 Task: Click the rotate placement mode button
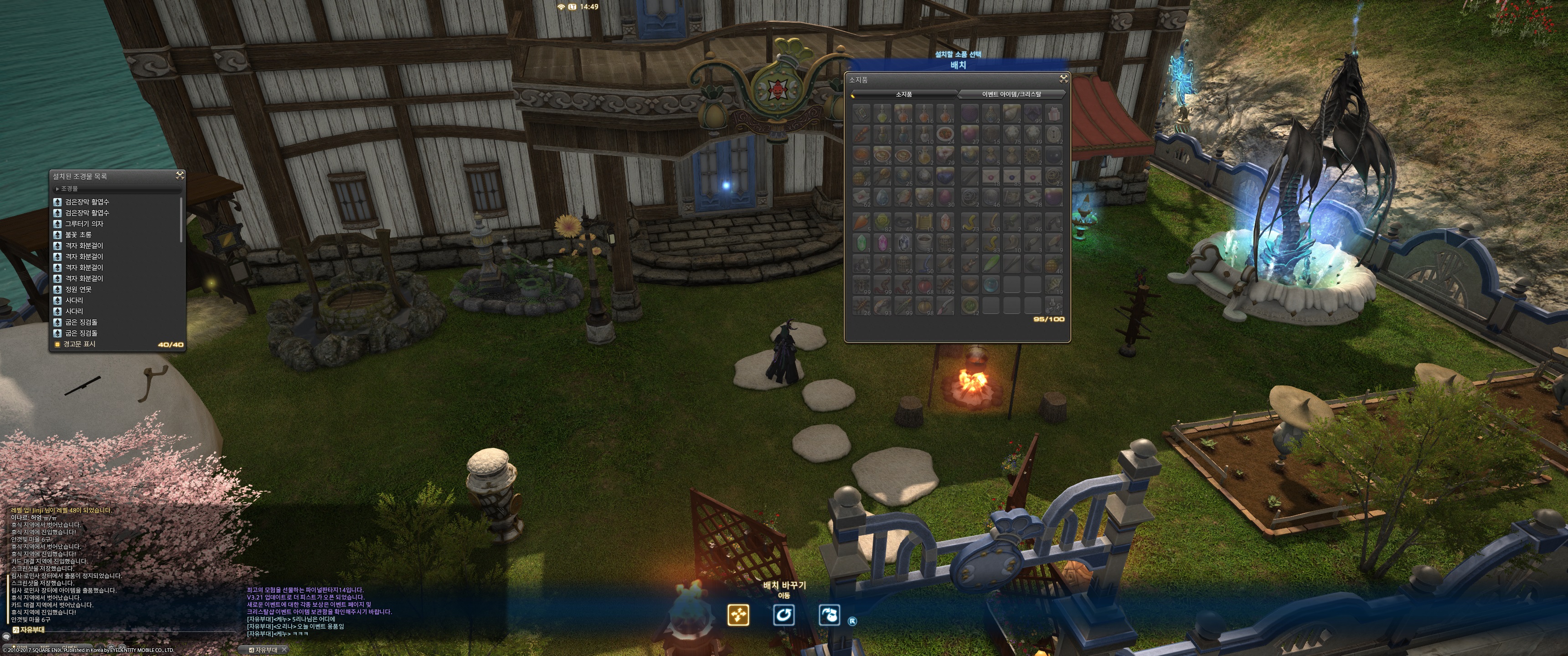pyautogui.click(x=784, y=615)
